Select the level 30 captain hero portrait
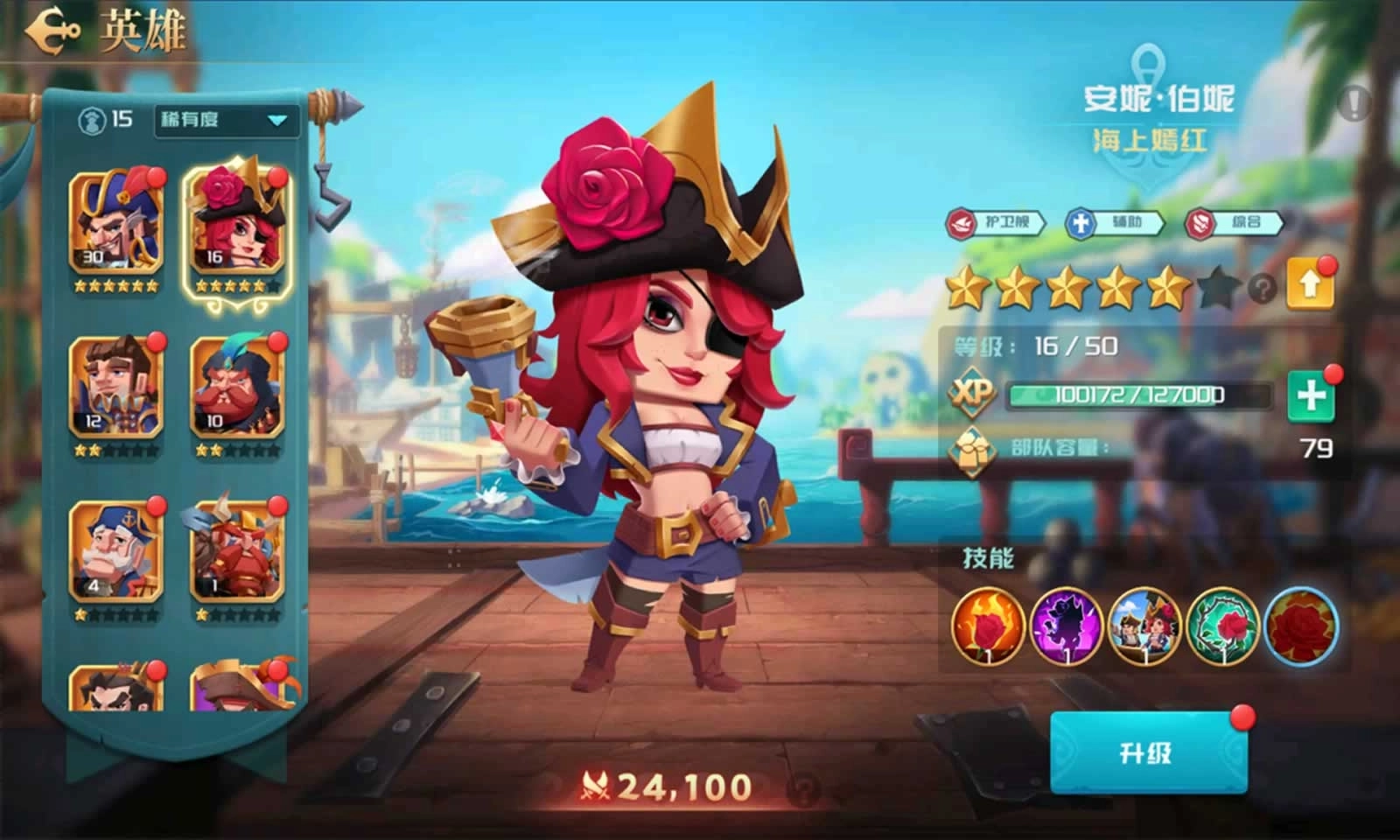 click(116, 220)
